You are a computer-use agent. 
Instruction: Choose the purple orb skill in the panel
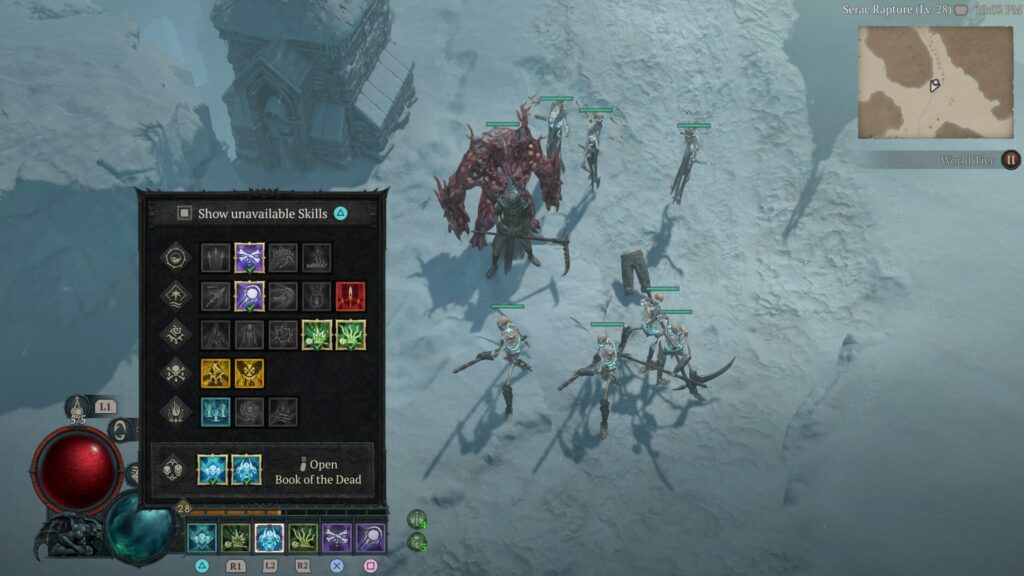249,296
